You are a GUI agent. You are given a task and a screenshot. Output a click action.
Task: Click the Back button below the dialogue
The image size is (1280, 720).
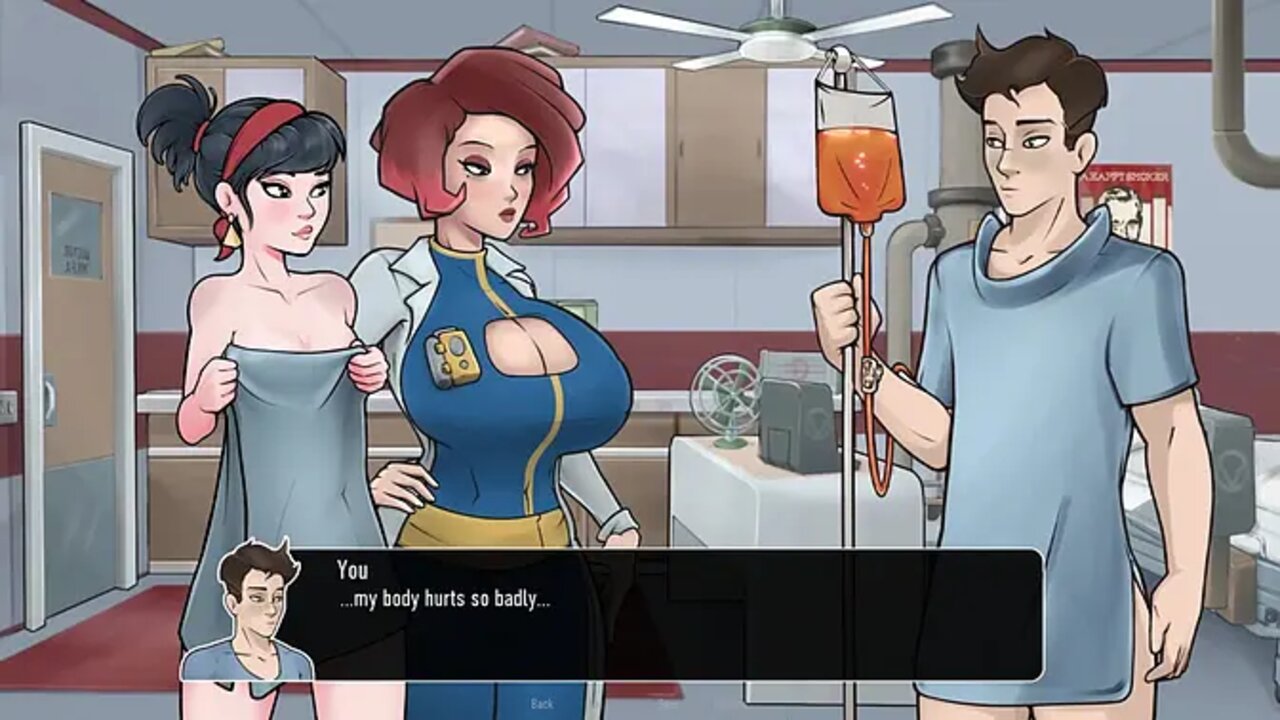coord(542,704)
